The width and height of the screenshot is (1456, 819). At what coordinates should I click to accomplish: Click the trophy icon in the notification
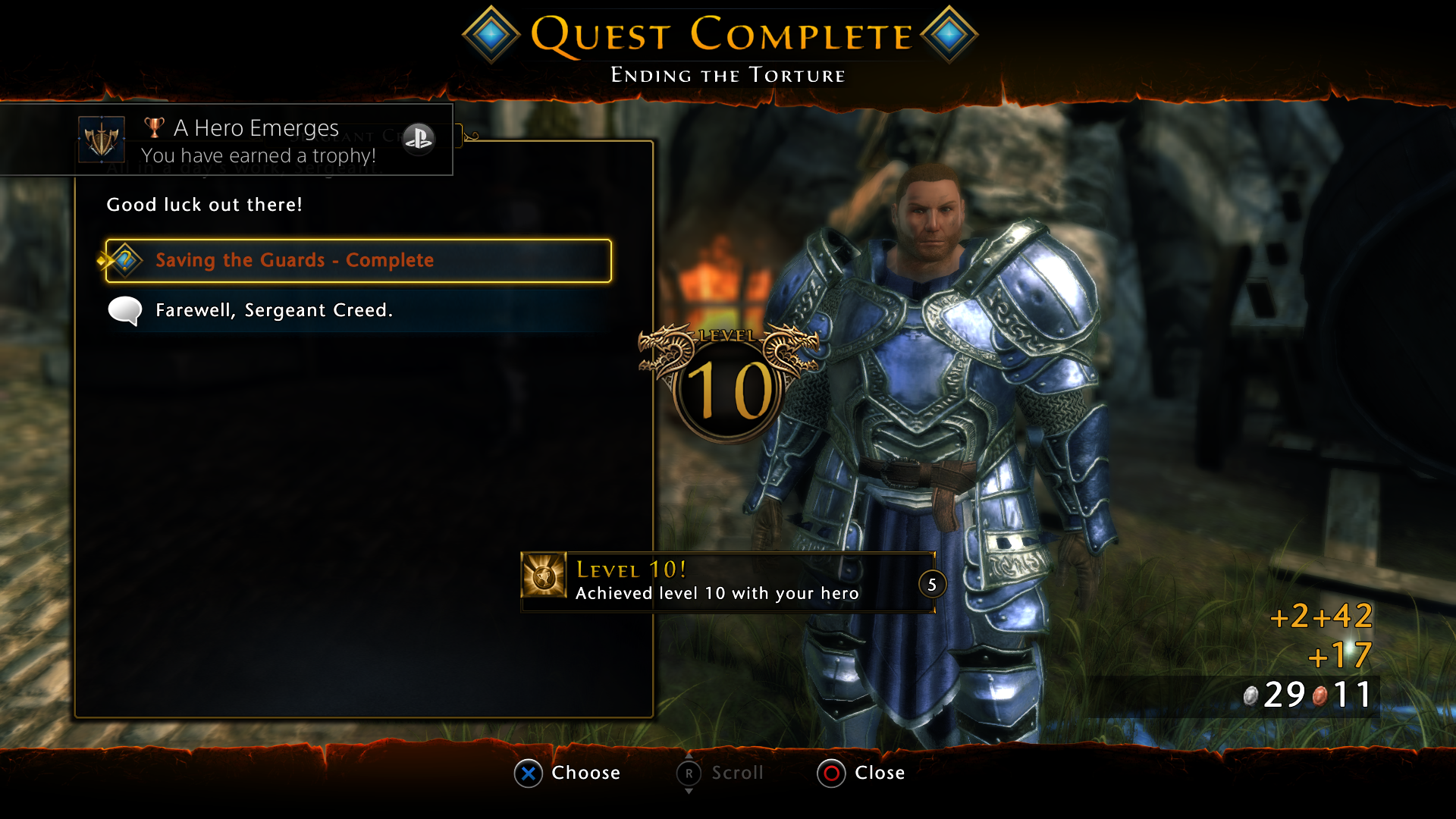[x=153, y=127]
